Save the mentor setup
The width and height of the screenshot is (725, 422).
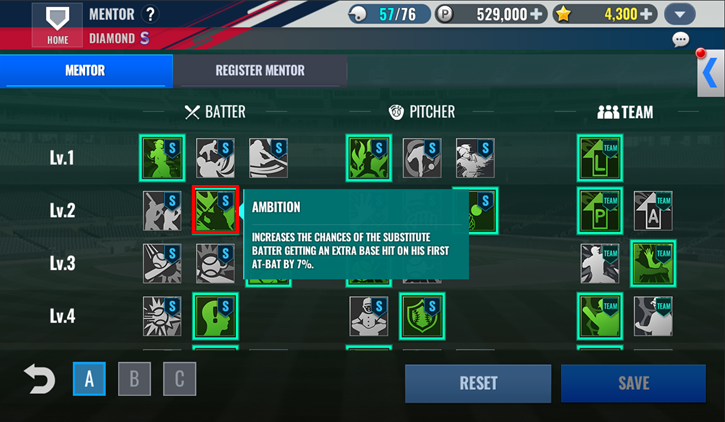(x=633, y=383)
